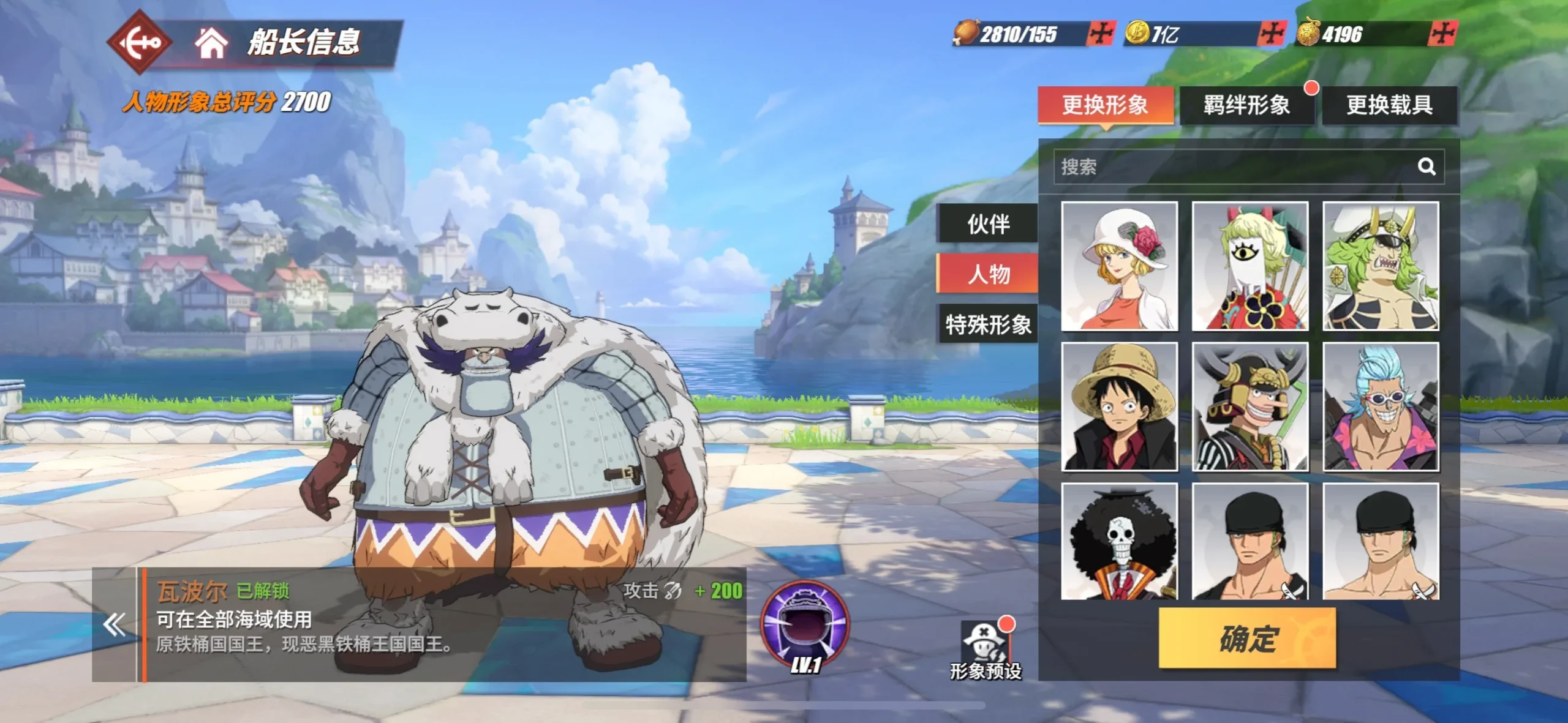Add more gold coins with plus button
The height and width of the screenshot is (723, 1568).
pyautogui.click(x=1270, y=34)
